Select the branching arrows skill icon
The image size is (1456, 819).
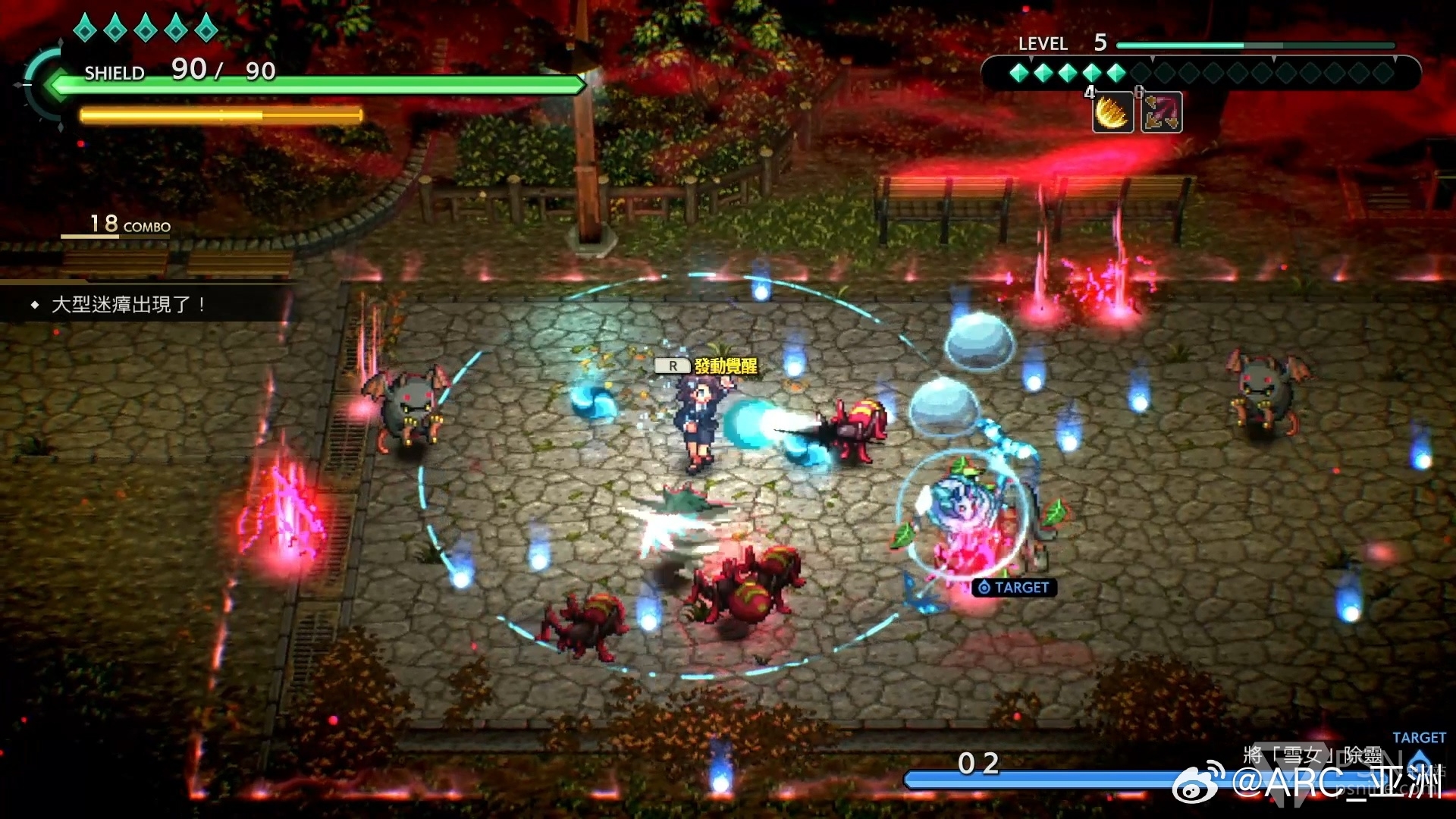pos(1161,113)
